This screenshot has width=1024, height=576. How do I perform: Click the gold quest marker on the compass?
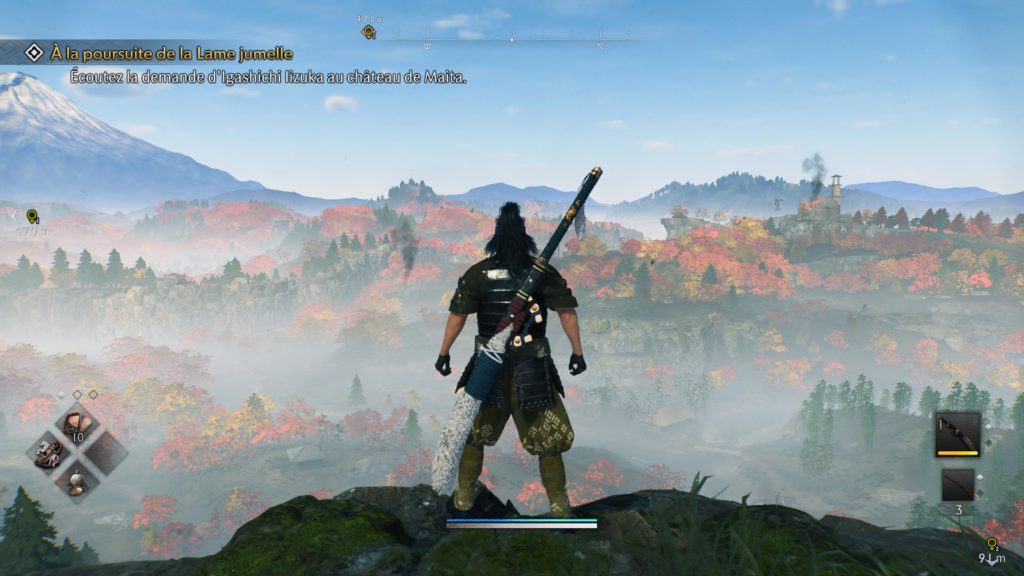click(x=368, y=32)
